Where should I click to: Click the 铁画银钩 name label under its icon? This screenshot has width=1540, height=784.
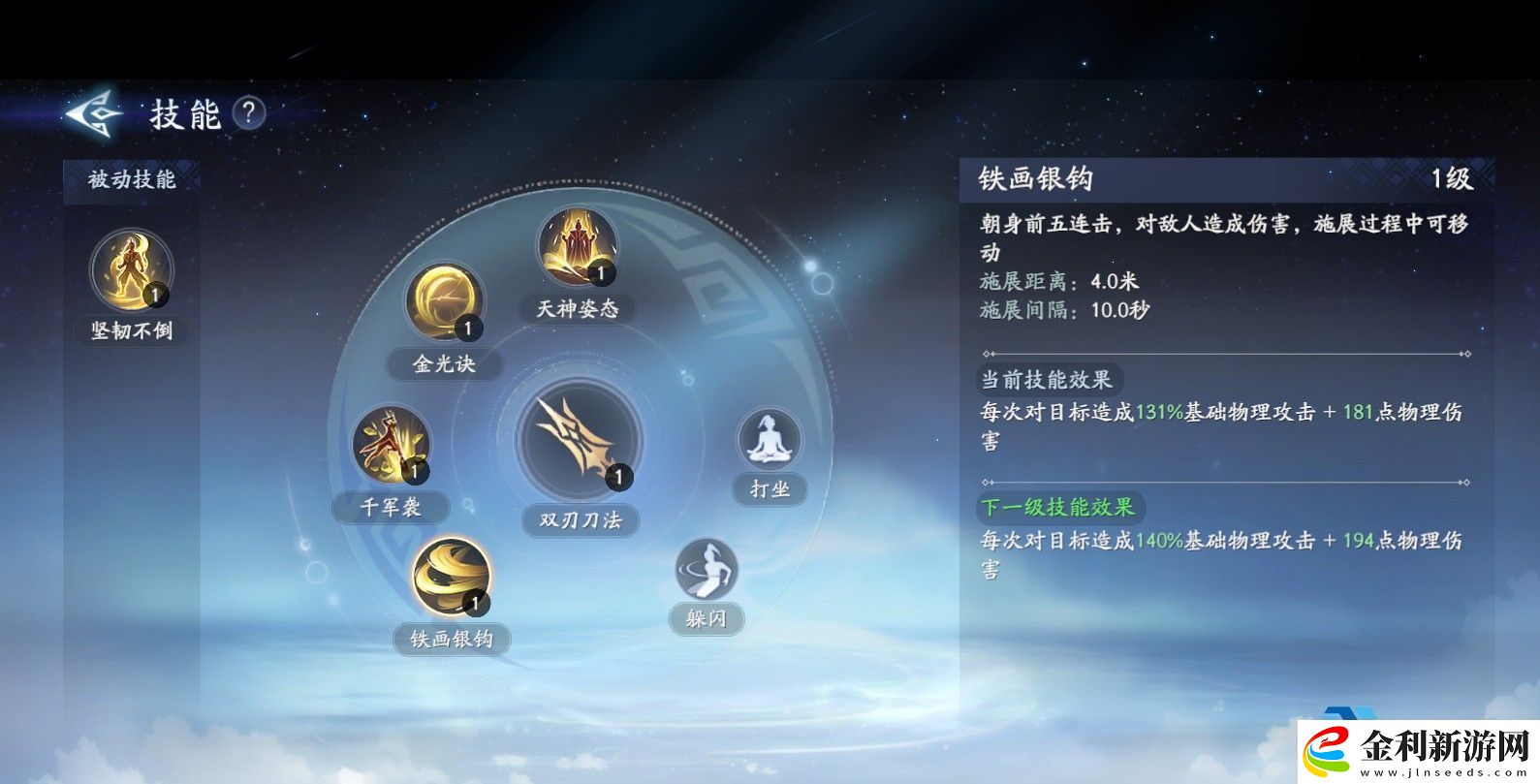pyautogui.click(x=452, y=640)
